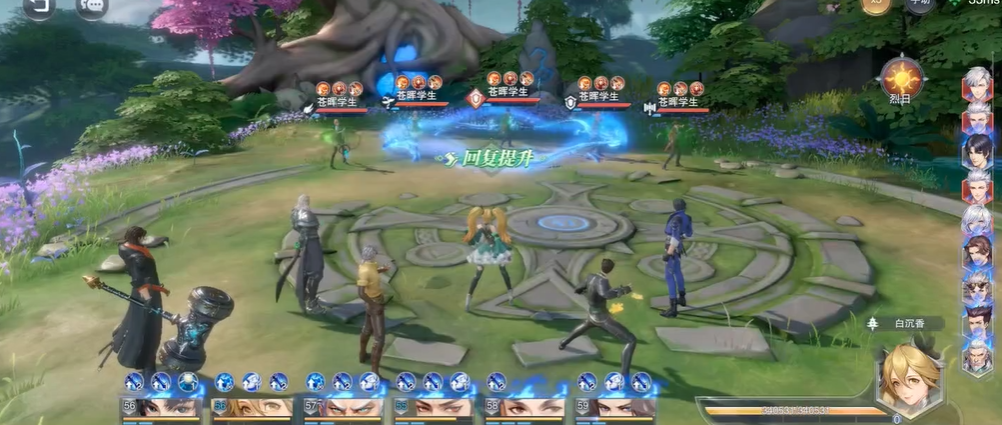The height and width of the screenshot is (425, 1002).
Task: Click the back arrow button
Action: (x=38, y=5)
